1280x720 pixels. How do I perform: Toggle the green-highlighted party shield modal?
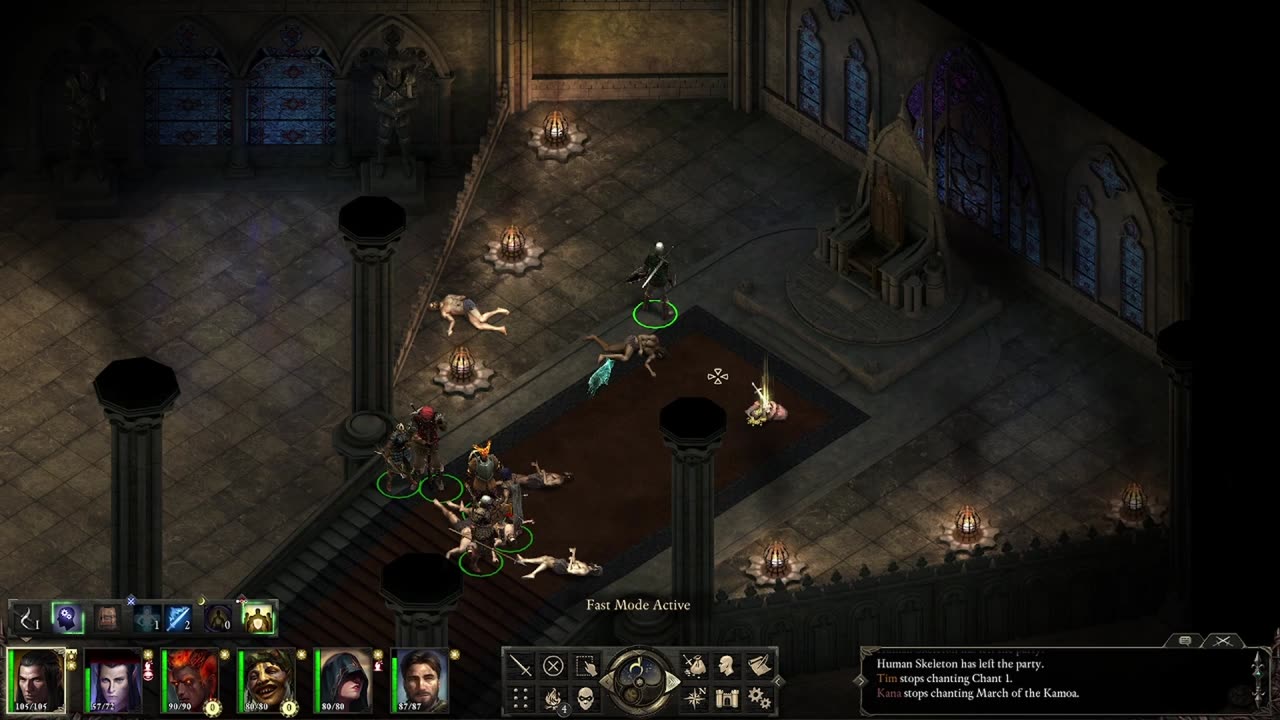point(258,619)
